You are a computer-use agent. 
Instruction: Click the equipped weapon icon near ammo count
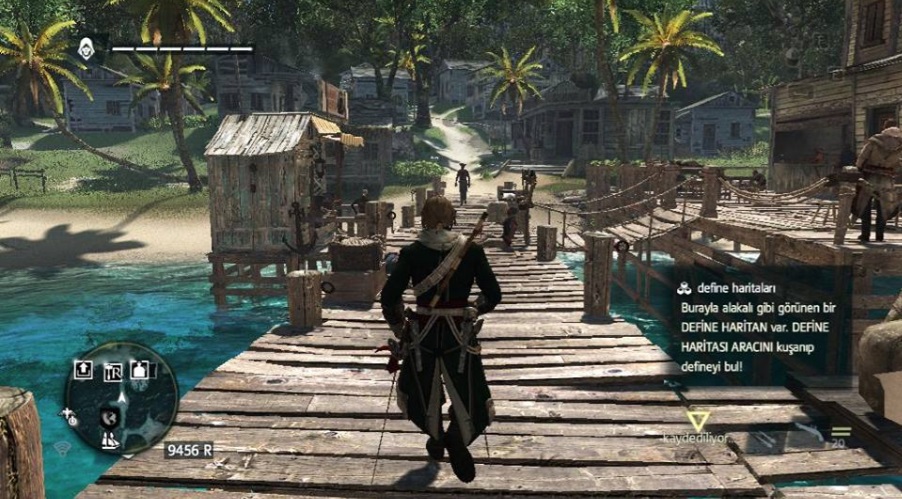(x=809, y=434)
